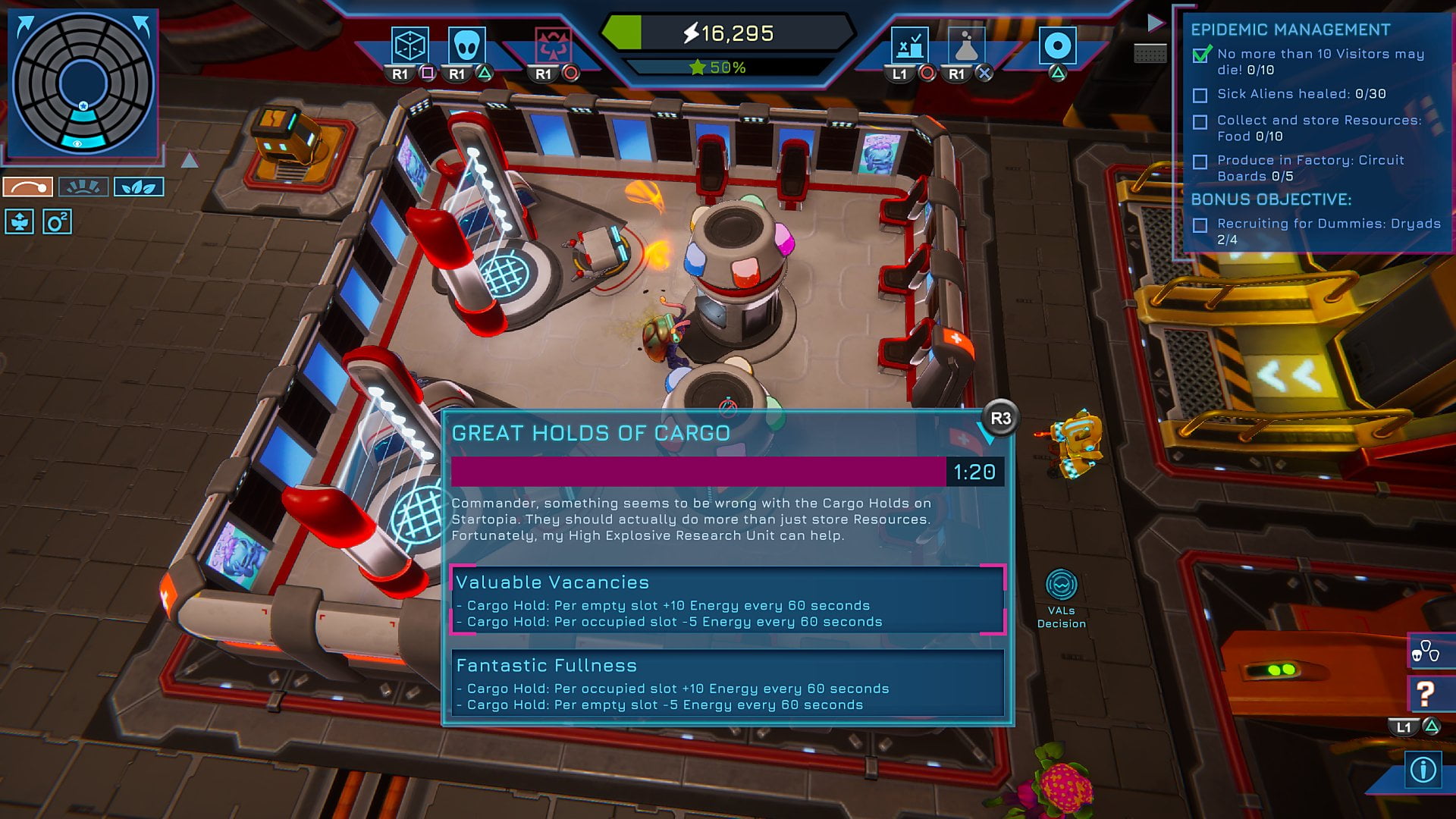
Task: Toggle the potted plant overlay button
Action: [x=20, y=221]
